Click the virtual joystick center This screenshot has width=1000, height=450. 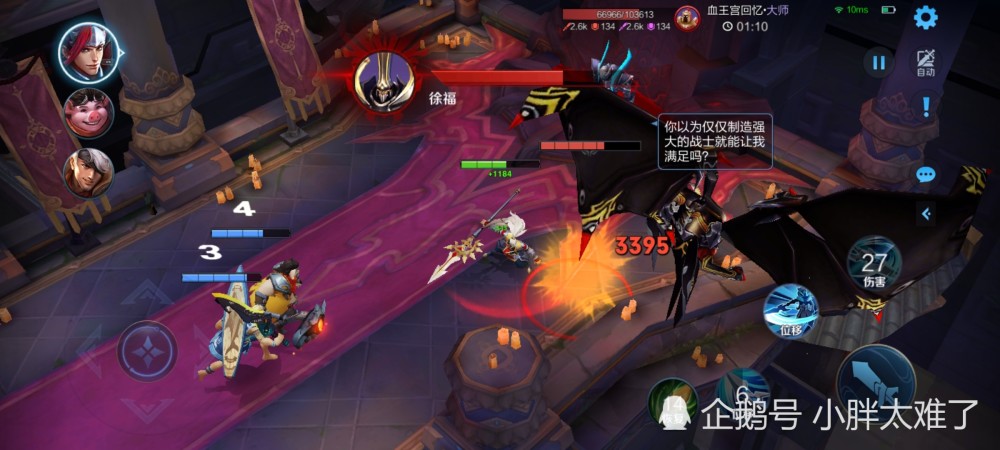click(x=147, y=351)
